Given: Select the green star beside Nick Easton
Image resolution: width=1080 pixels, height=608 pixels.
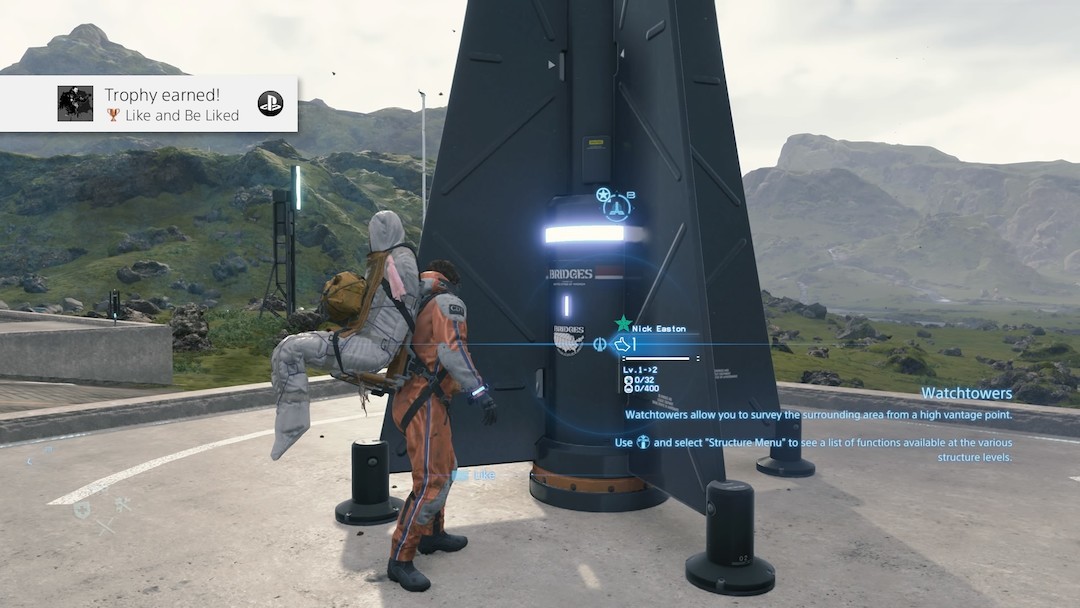Looking at the screenshot, I should coord(623,323).
